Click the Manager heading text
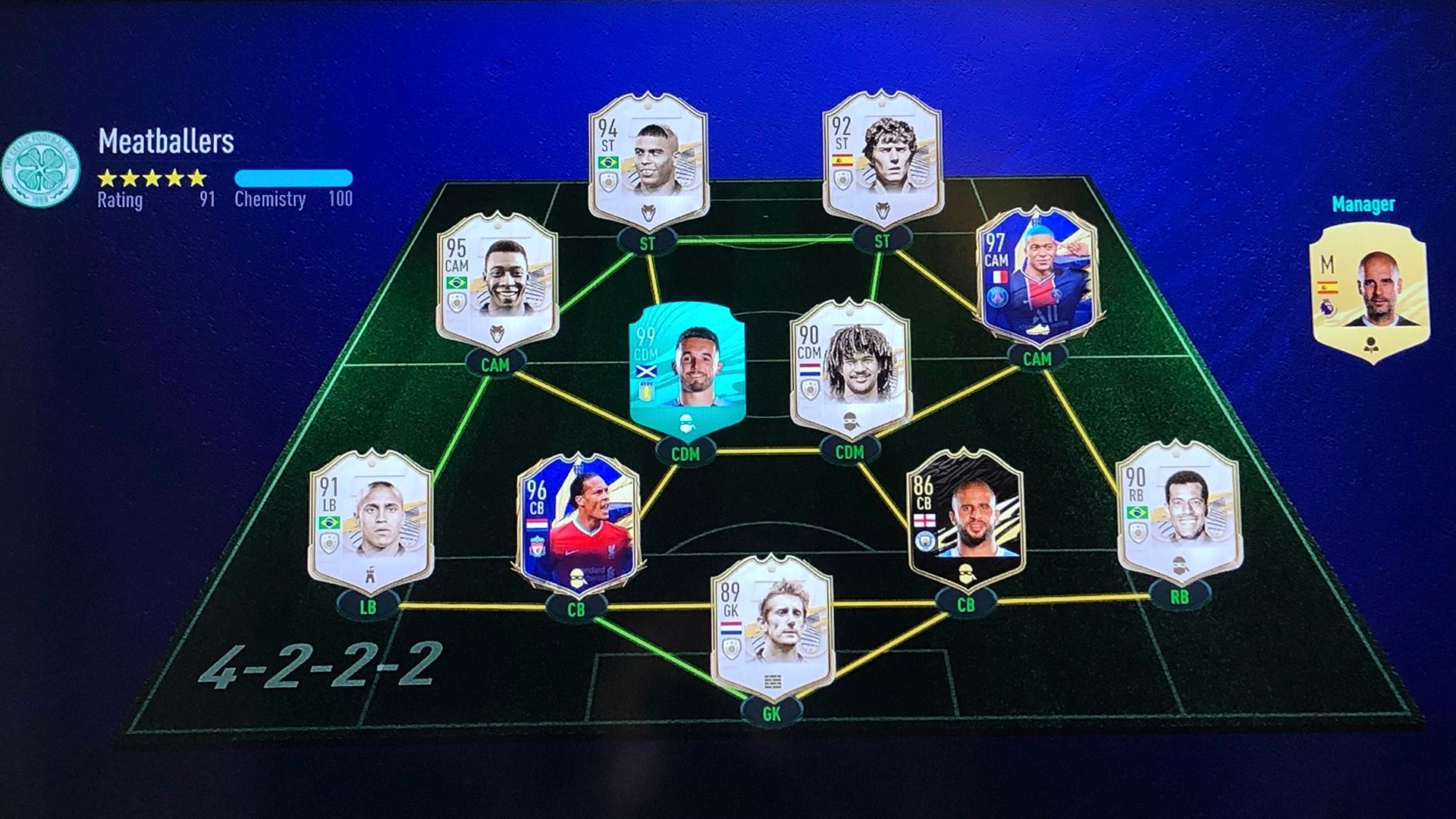The width and height of the screenshot is (1456, 819). click(1363, 203)
